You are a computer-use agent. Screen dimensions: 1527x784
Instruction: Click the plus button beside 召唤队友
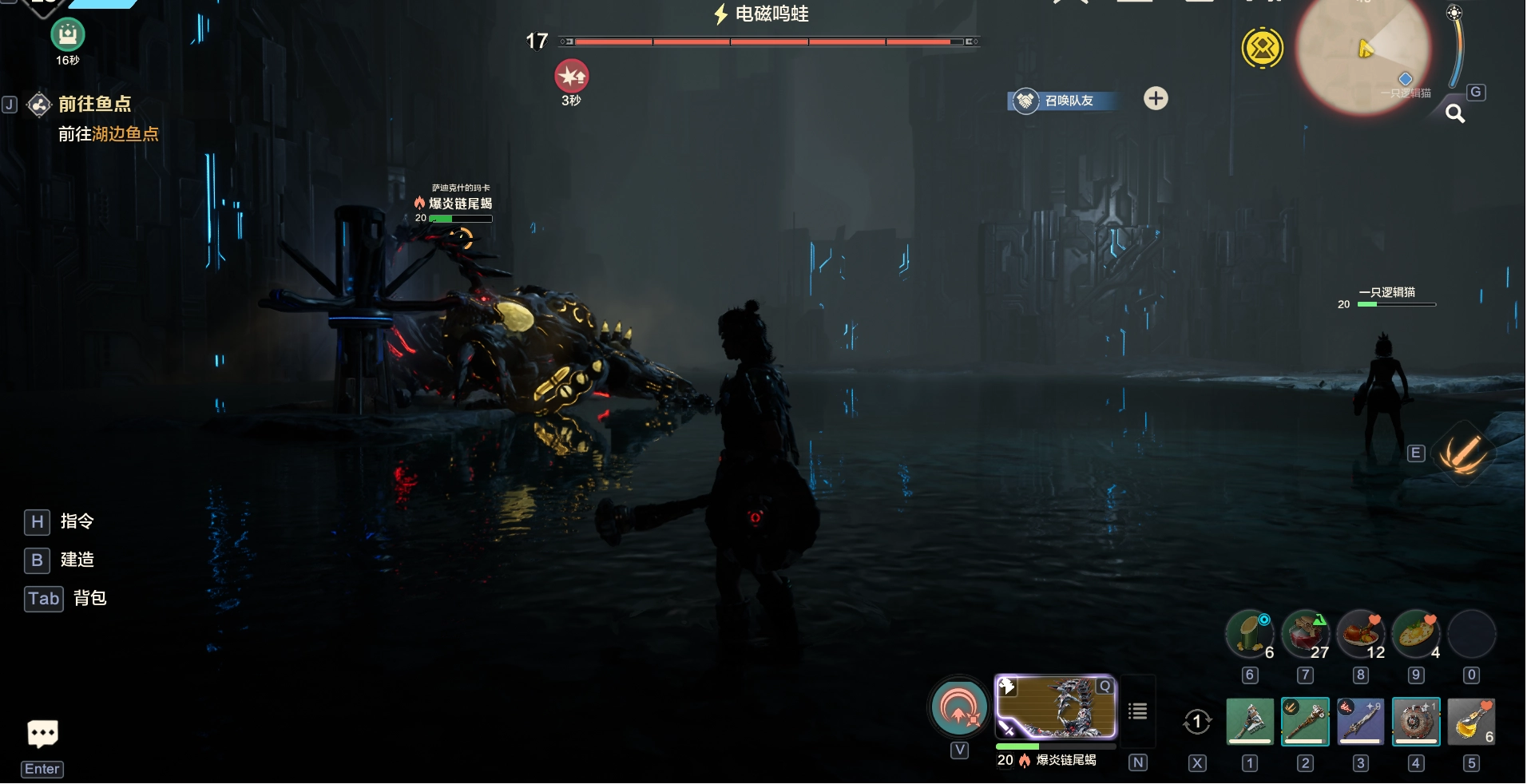click(1156, 98)
